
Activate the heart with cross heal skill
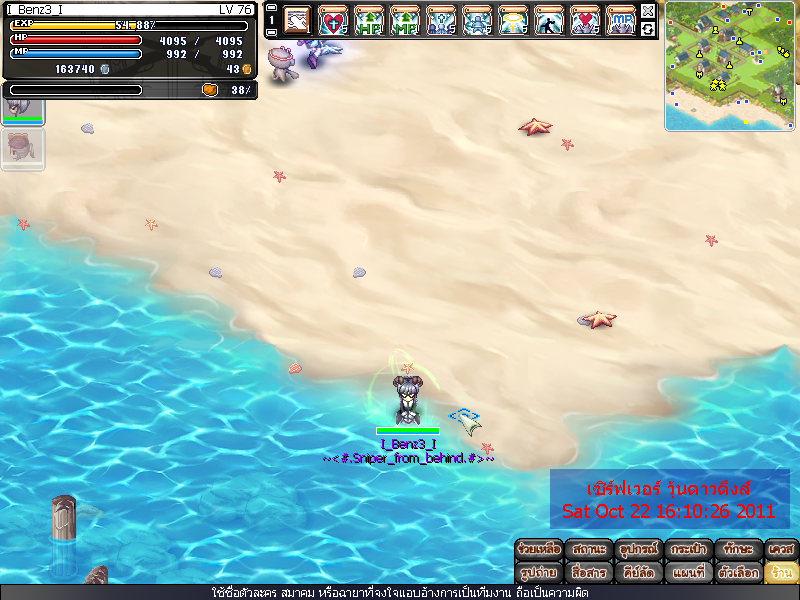click(334, 19)
